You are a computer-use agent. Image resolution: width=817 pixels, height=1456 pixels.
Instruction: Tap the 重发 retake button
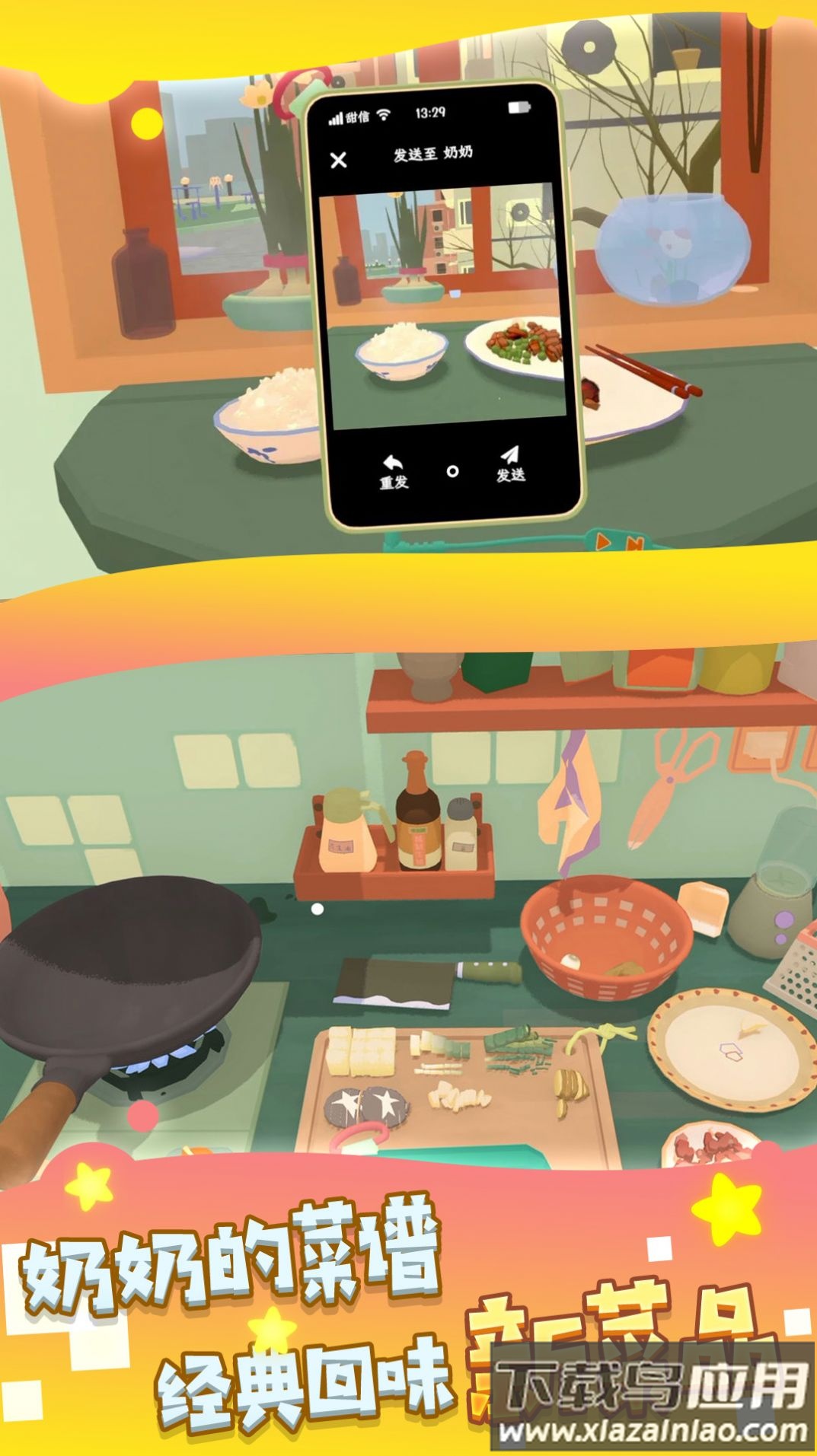point(394,471)
